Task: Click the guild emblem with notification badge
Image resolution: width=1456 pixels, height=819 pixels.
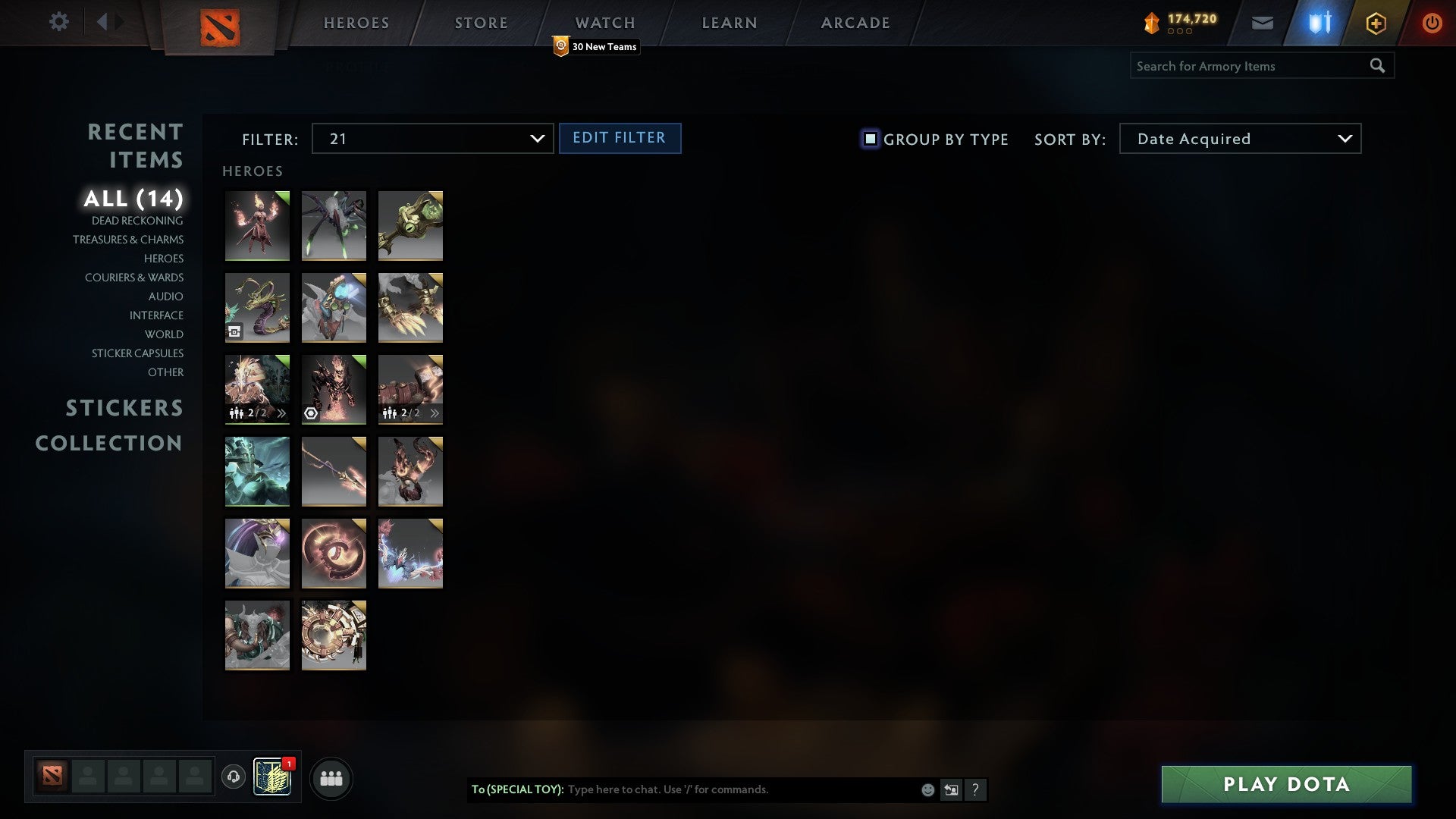Action: [273, 777]
